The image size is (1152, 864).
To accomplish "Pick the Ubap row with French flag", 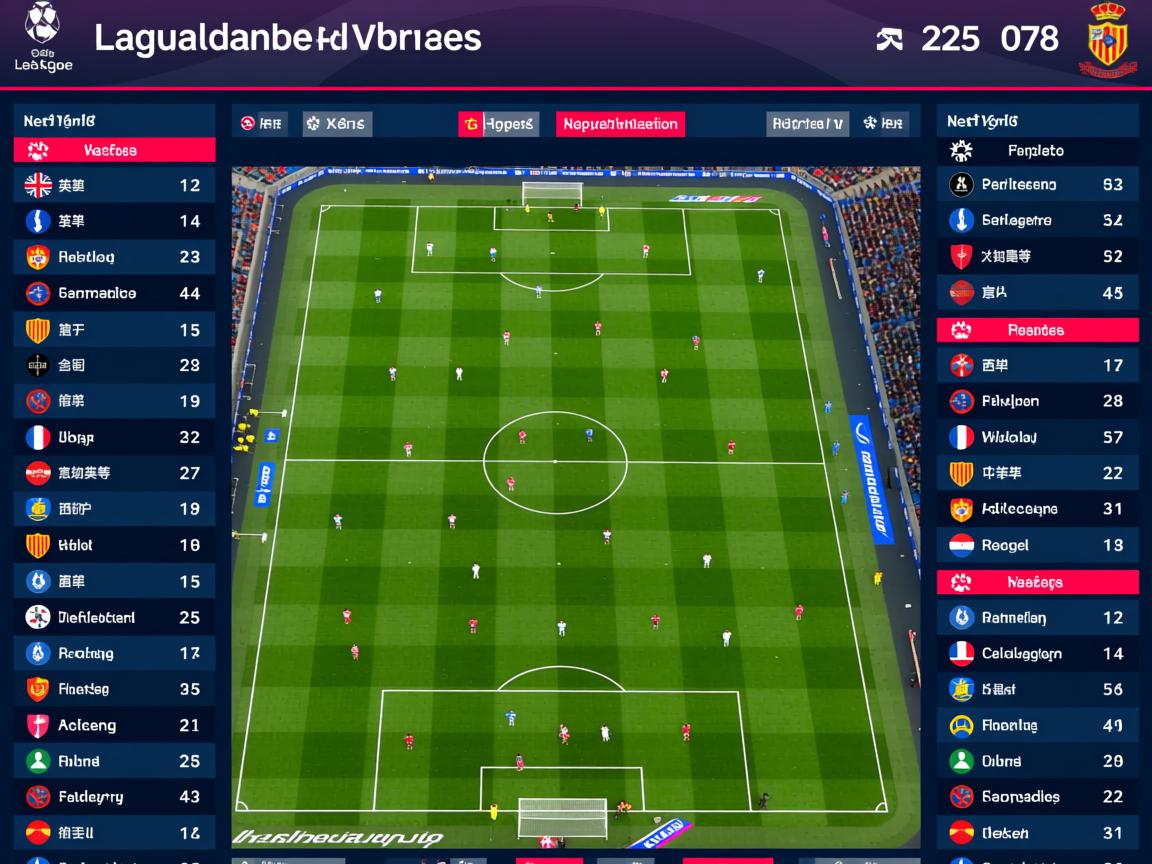I will 114,437.
